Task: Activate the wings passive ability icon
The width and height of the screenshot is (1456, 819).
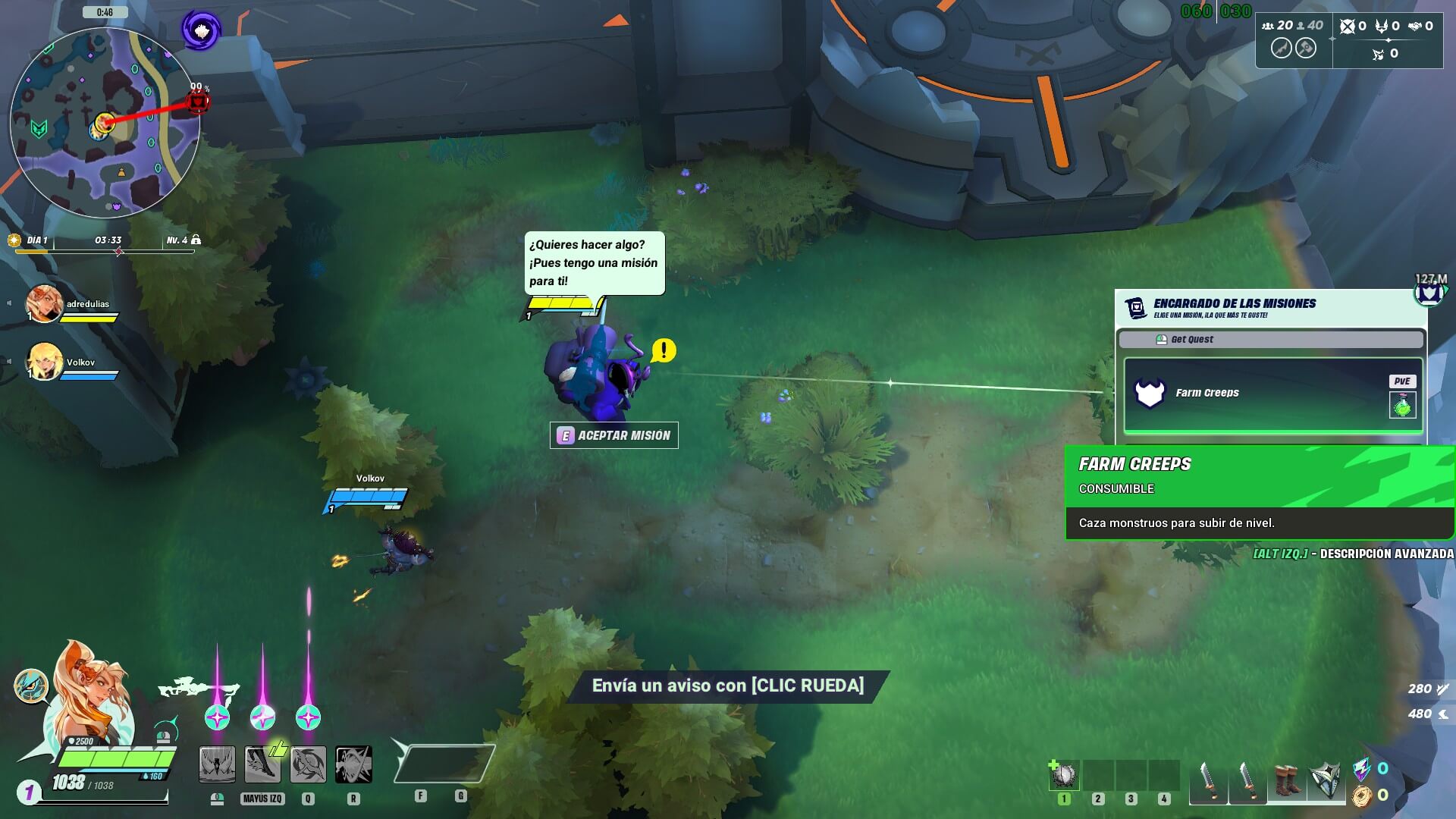Action: [x=217, y=764]
